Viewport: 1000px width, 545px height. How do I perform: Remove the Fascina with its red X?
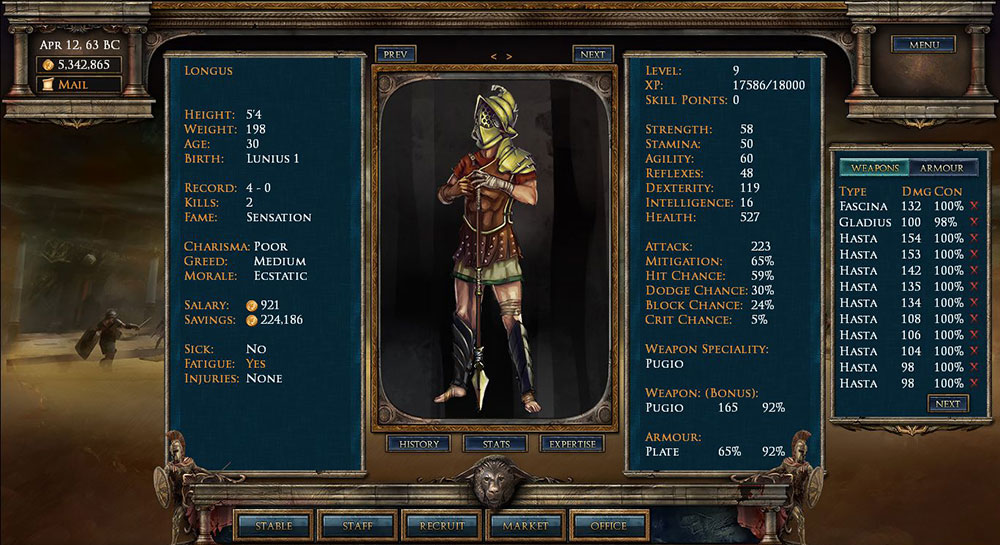(974, 206)
